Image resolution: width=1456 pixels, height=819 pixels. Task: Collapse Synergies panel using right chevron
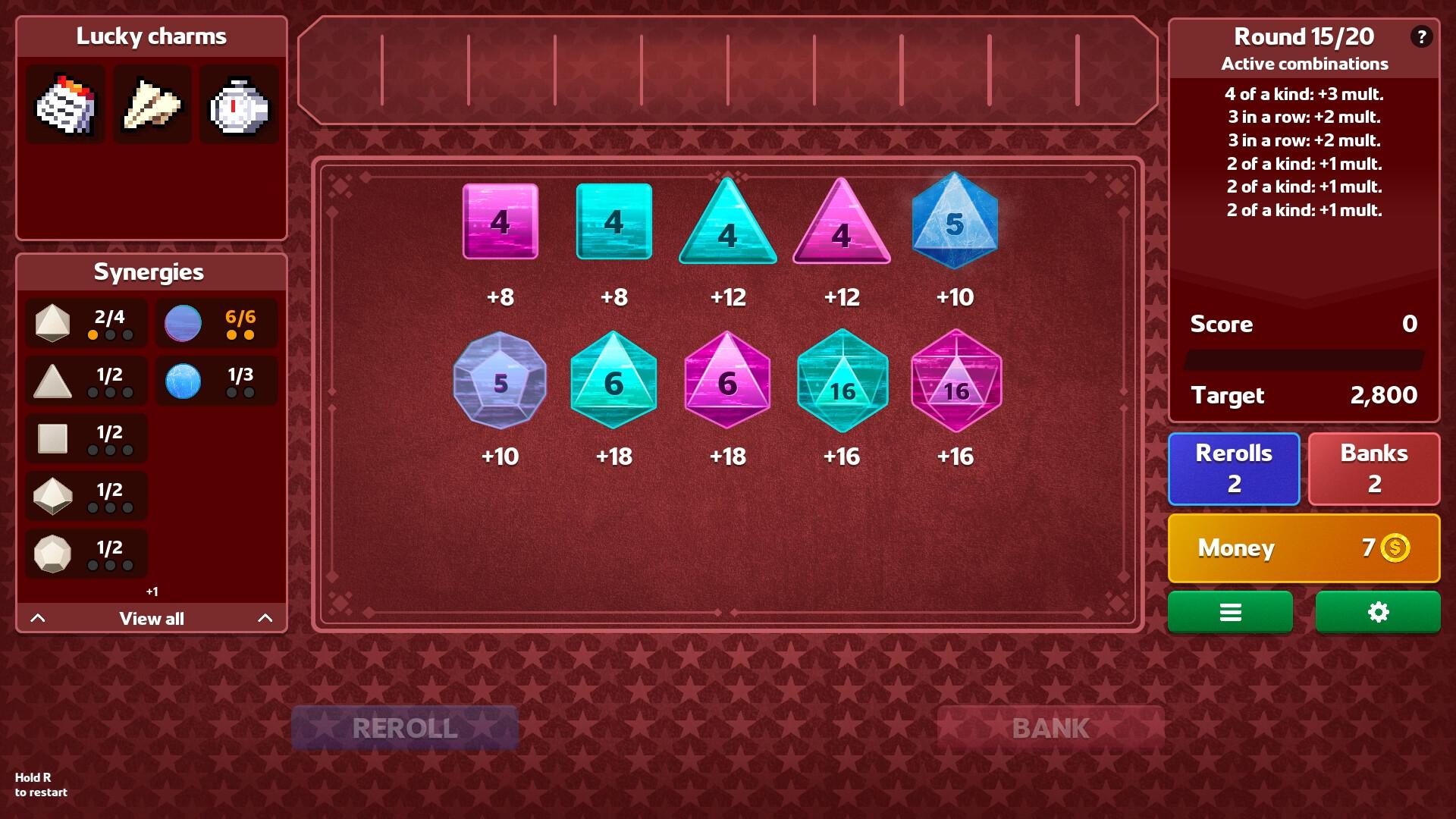click(x=264, y=618)
